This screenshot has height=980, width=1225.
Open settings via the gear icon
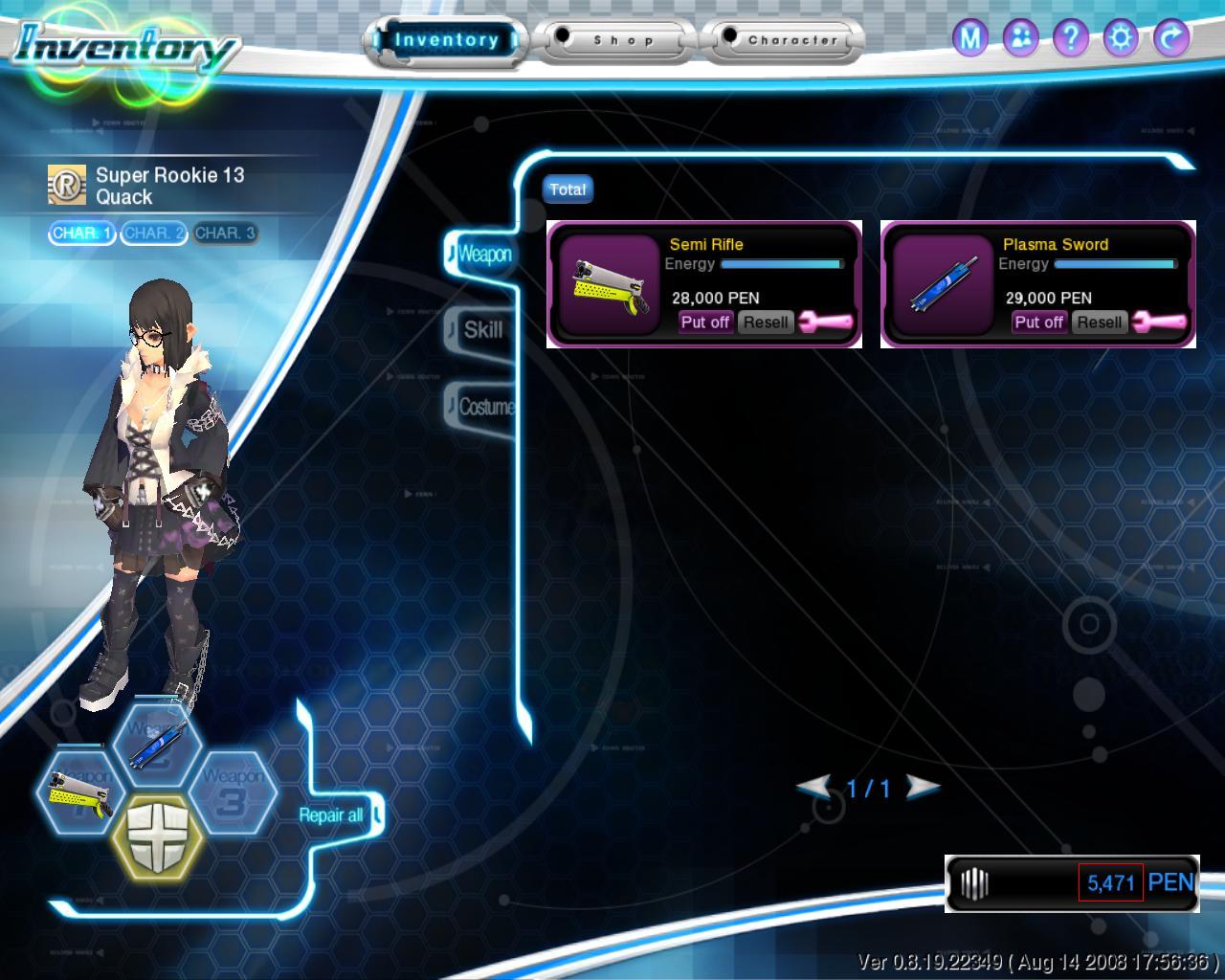tap(1121, 38)
